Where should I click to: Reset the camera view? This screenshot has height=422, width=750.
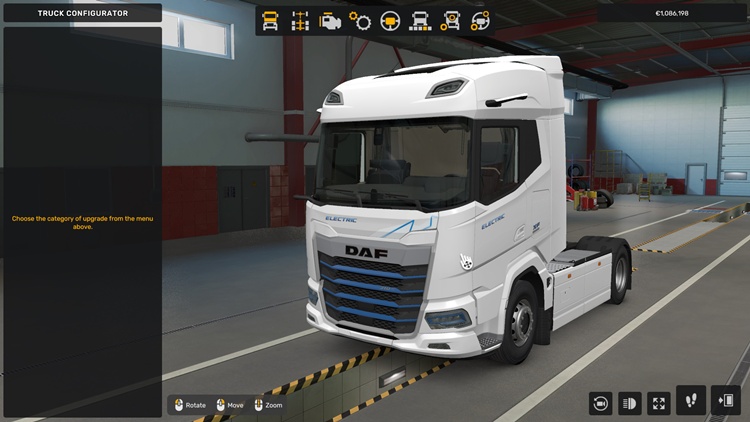[601, 403]
